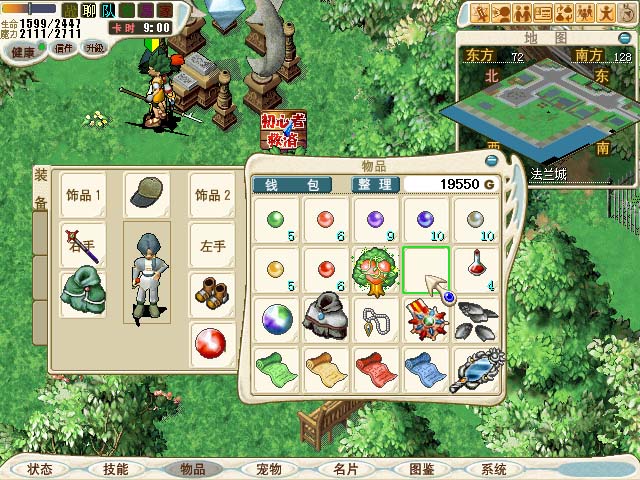Select the ornate hand mirror item
Viewport: 640px width, 480px height.
point(475,367)
